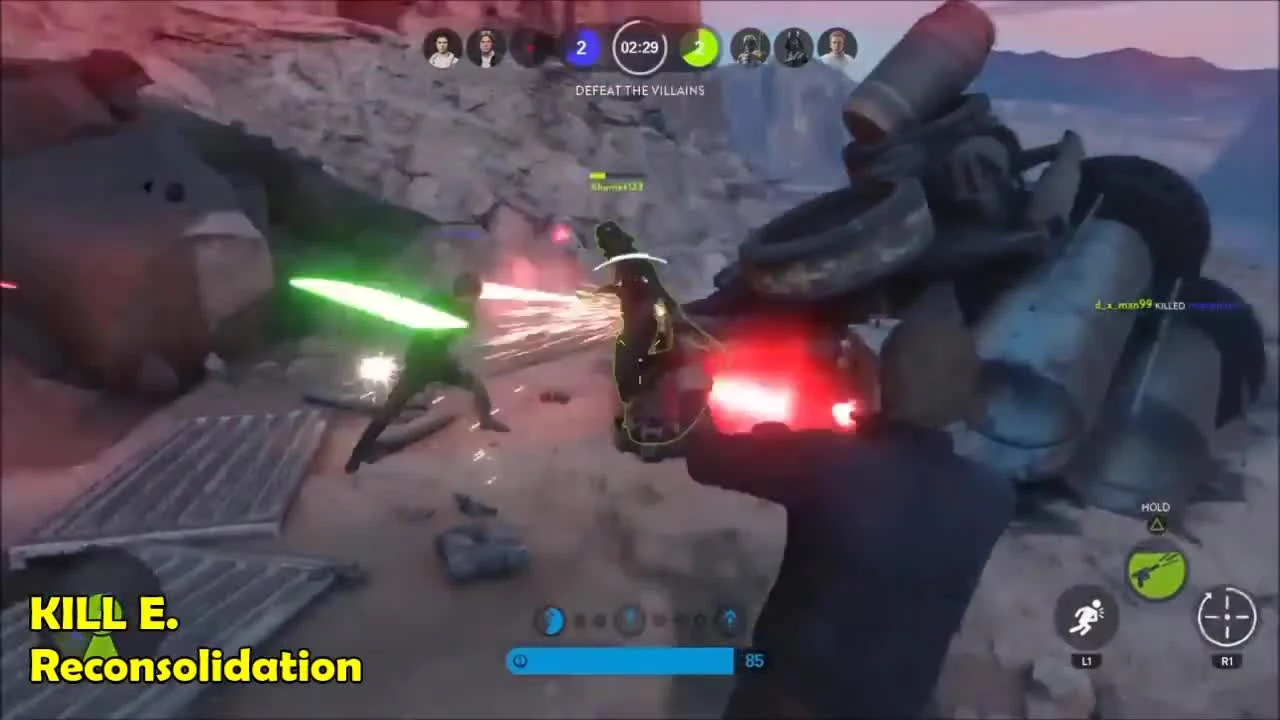Toggle the leftmost blue star card charge
The width and height of the screenshot is (1280, 720).
554,620
